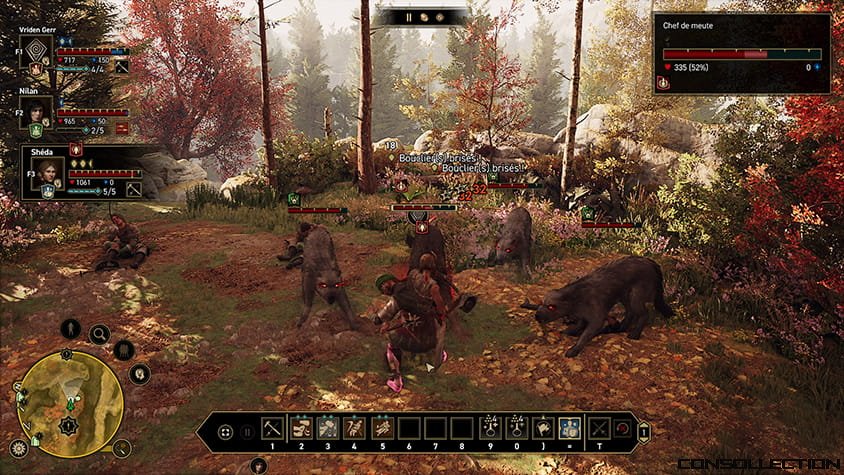Click the four-dot circle button on hotbar
Image resolution: width=844 pixels, height=475 pixels.
pyautogui.click(x=225, y=433)
